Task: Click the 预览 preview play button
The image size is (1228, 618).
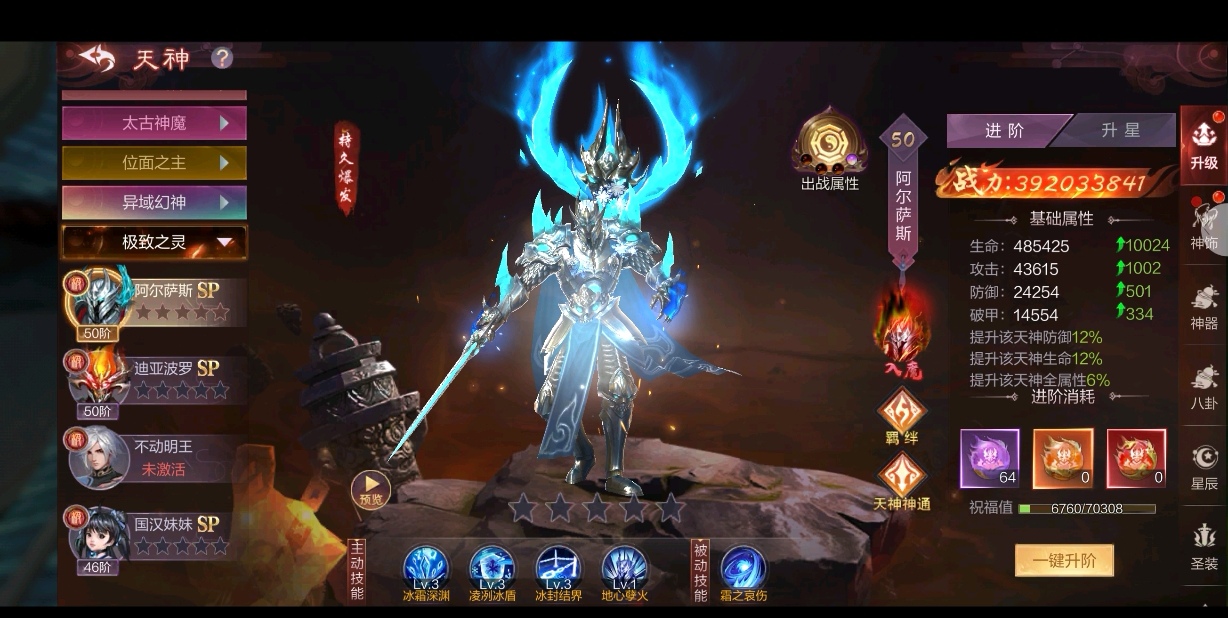Action: click(371, 489)
